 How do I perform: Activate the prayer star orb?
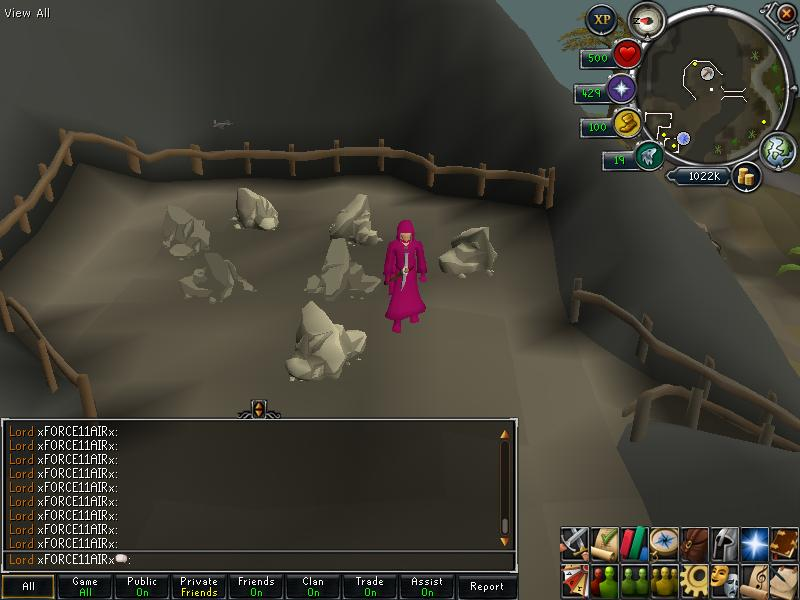(x=622, y=90)
